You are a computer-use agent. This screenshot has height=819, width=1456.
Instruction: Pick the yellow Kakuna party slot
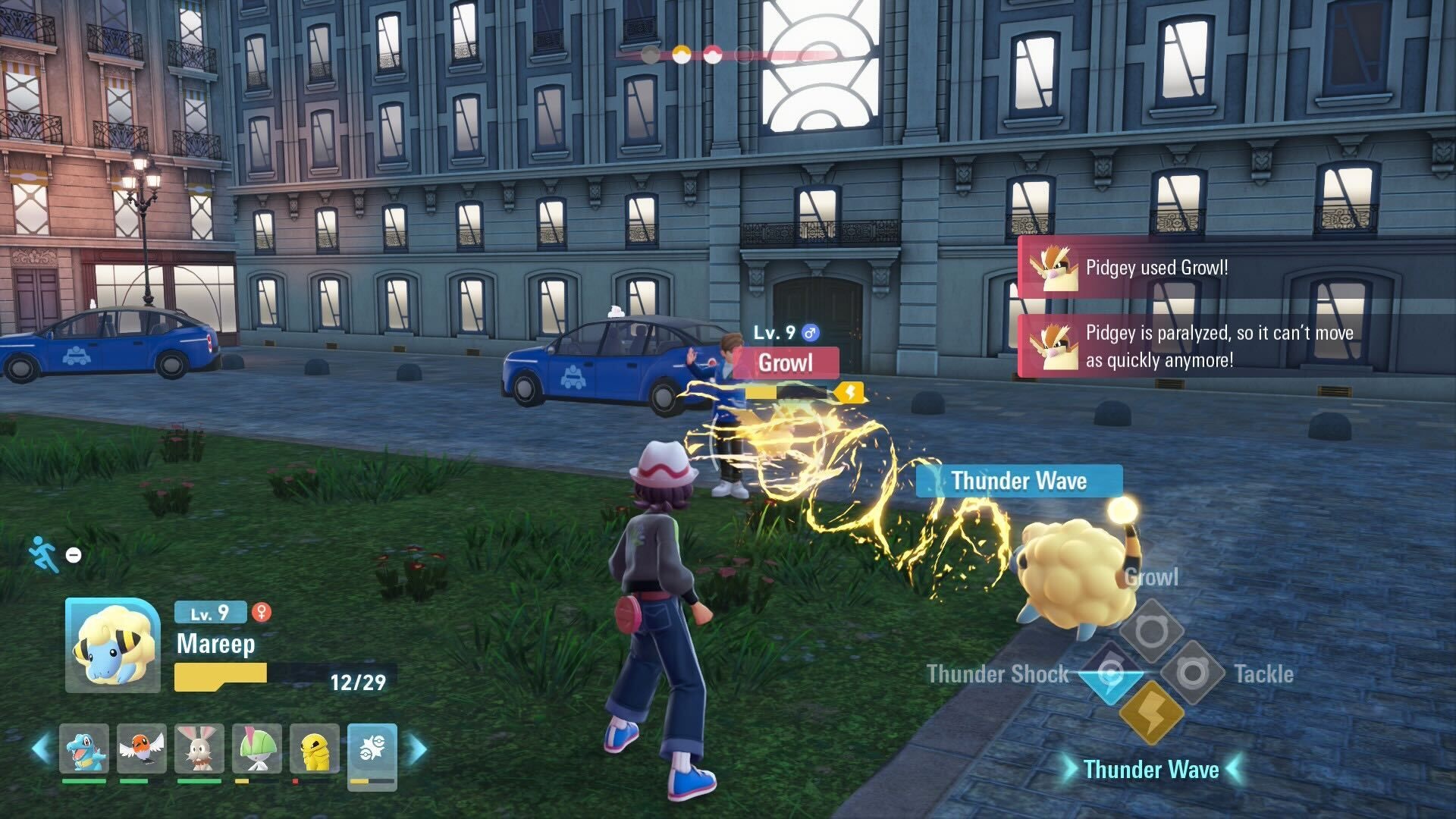pos(315,748)
